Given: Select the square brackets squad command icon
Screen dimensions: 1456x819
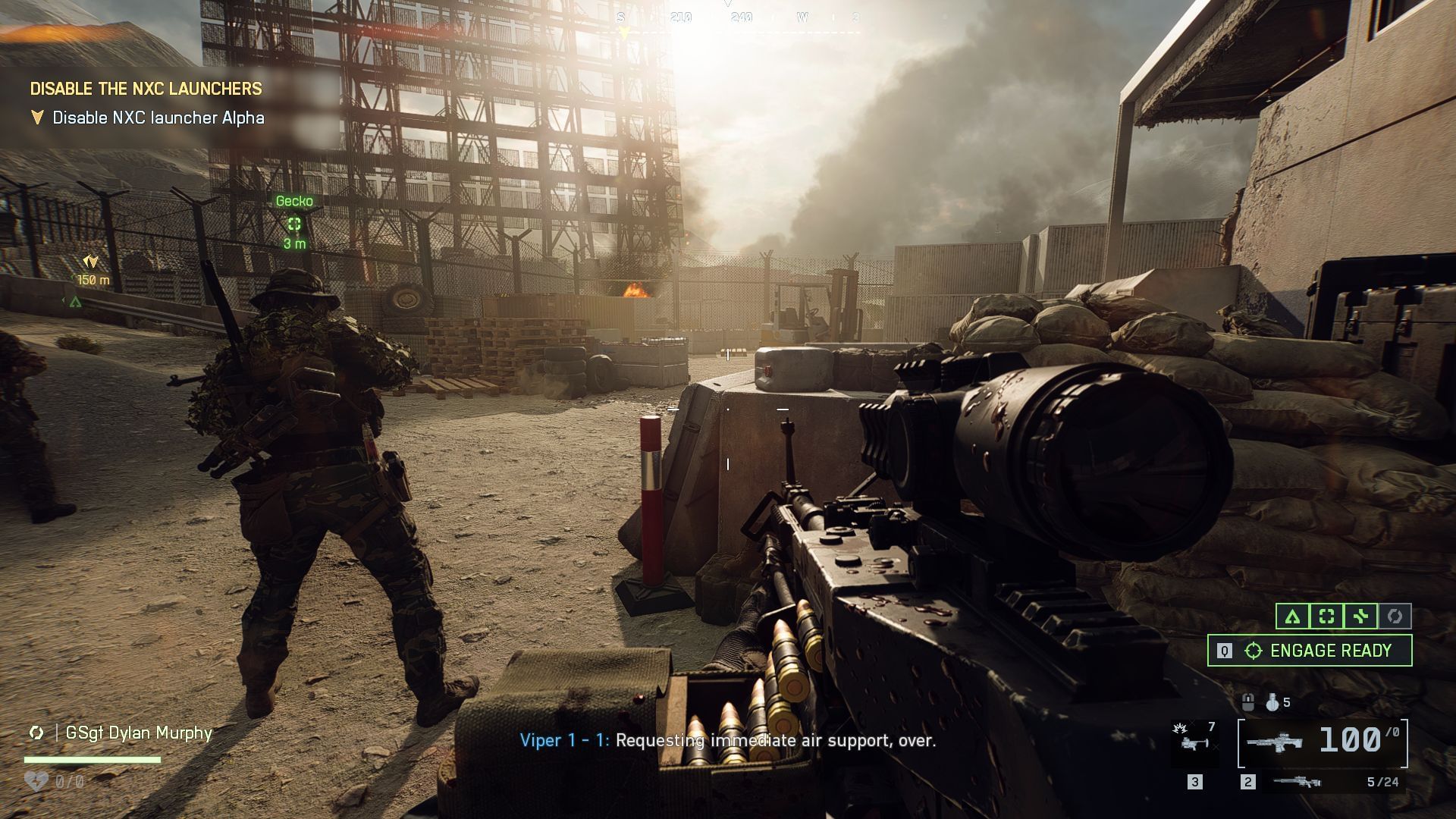Looking at the screenshot, I should point(1326,617).
